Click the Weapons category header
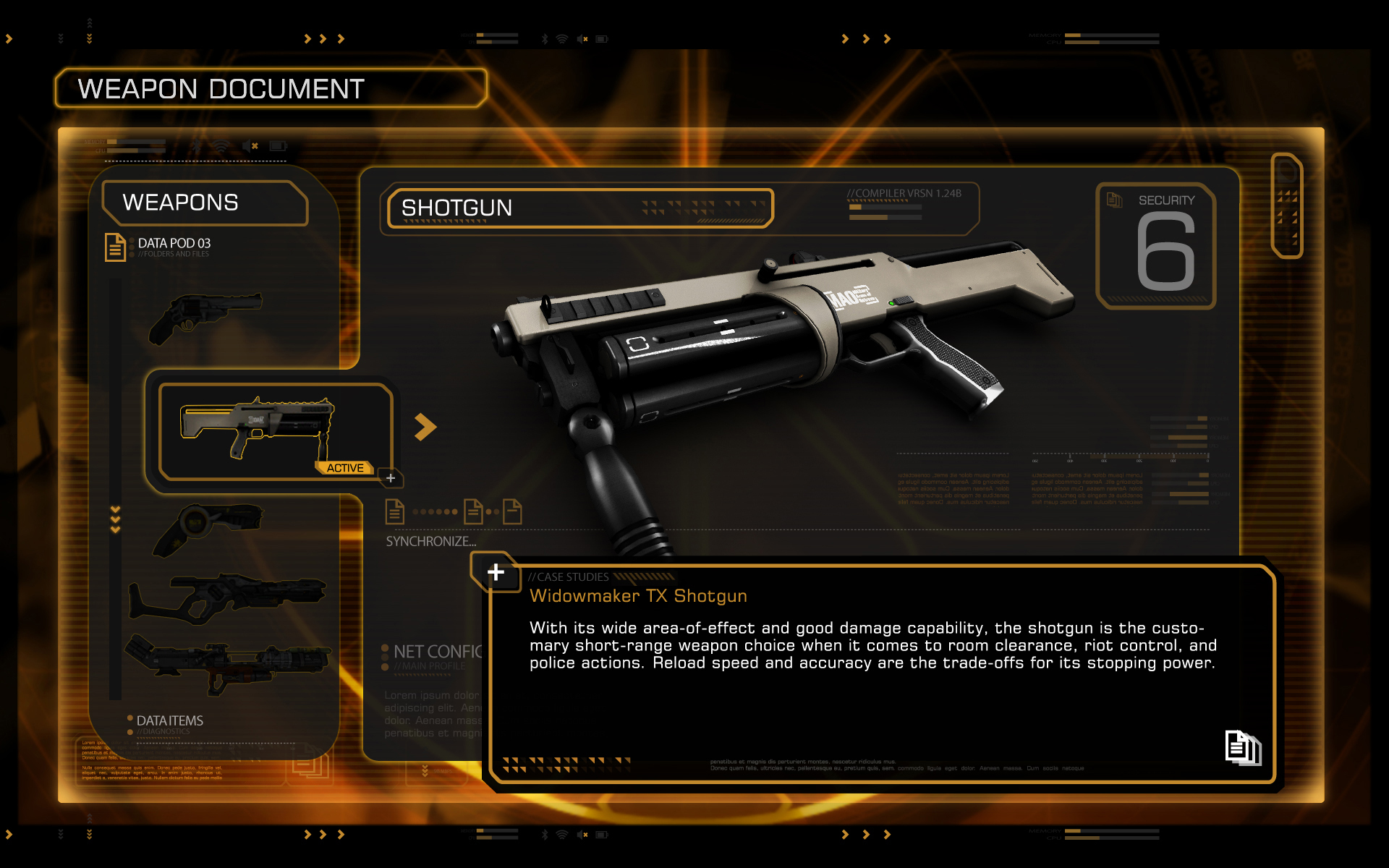1389x868 pixels. click(205, 203)
